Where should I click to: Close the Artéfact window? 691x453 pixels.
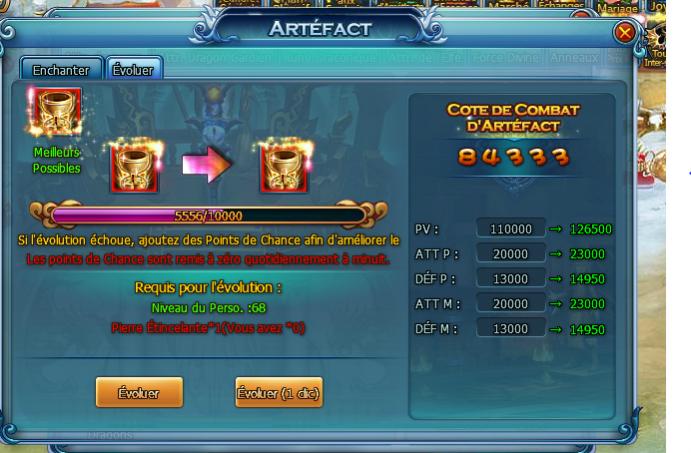click(626, 35)
